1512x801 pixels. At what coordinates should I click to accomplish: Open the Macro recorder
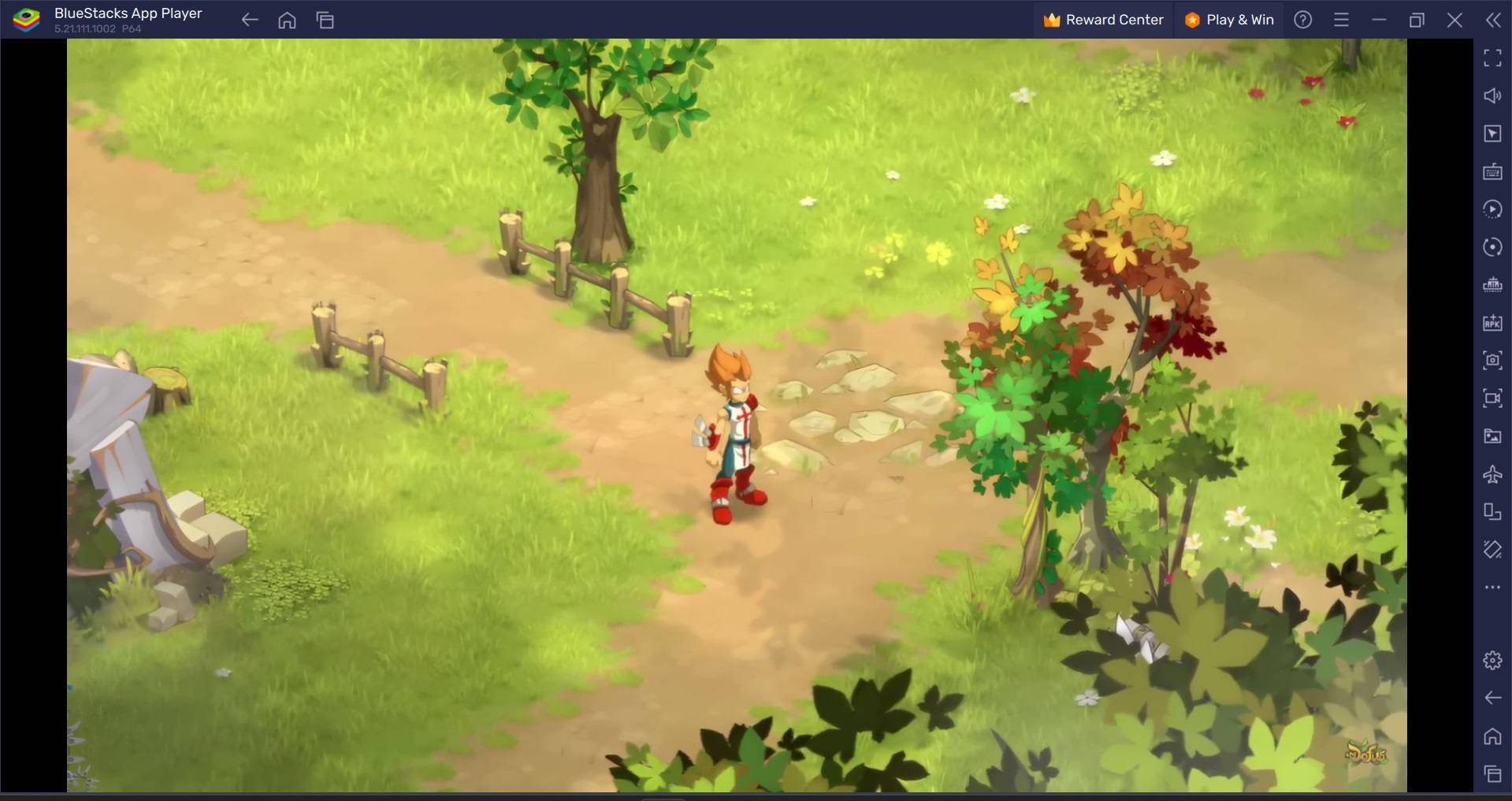pos(1492,209)
